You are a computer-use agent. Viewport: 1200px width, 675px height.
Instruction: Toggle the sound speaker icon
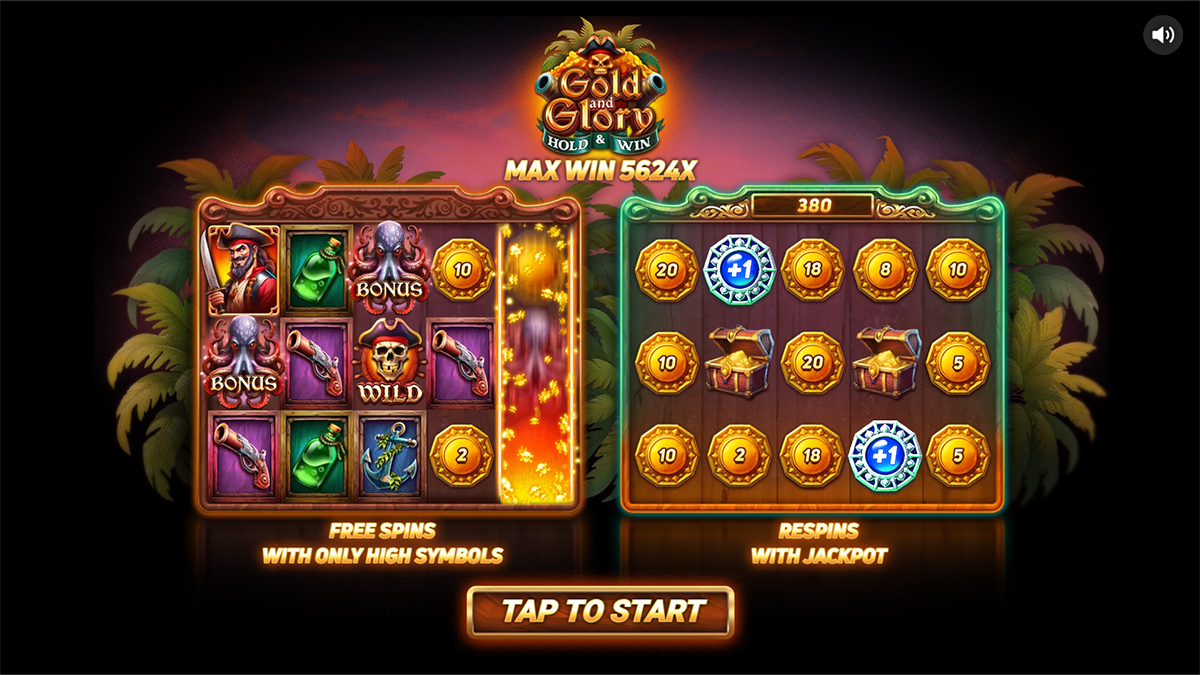(1162, 36)
